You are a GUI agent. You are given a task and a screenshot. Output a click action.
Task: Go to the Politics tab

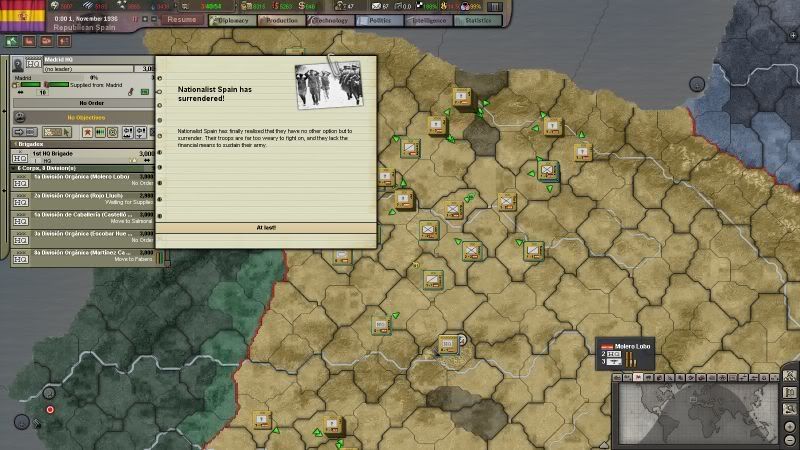click(380, 19)
